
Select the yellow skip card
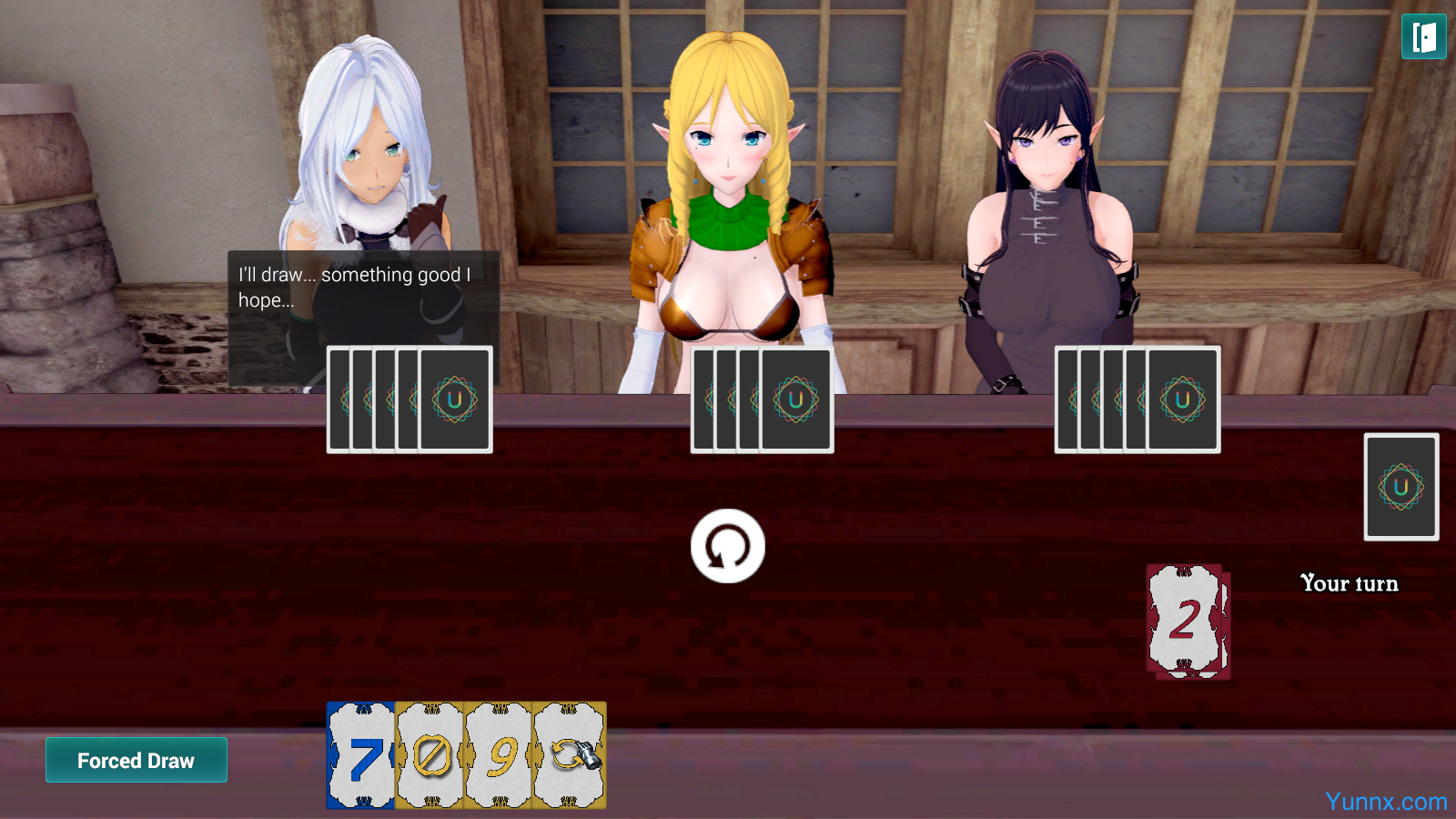tap(430, 755)
